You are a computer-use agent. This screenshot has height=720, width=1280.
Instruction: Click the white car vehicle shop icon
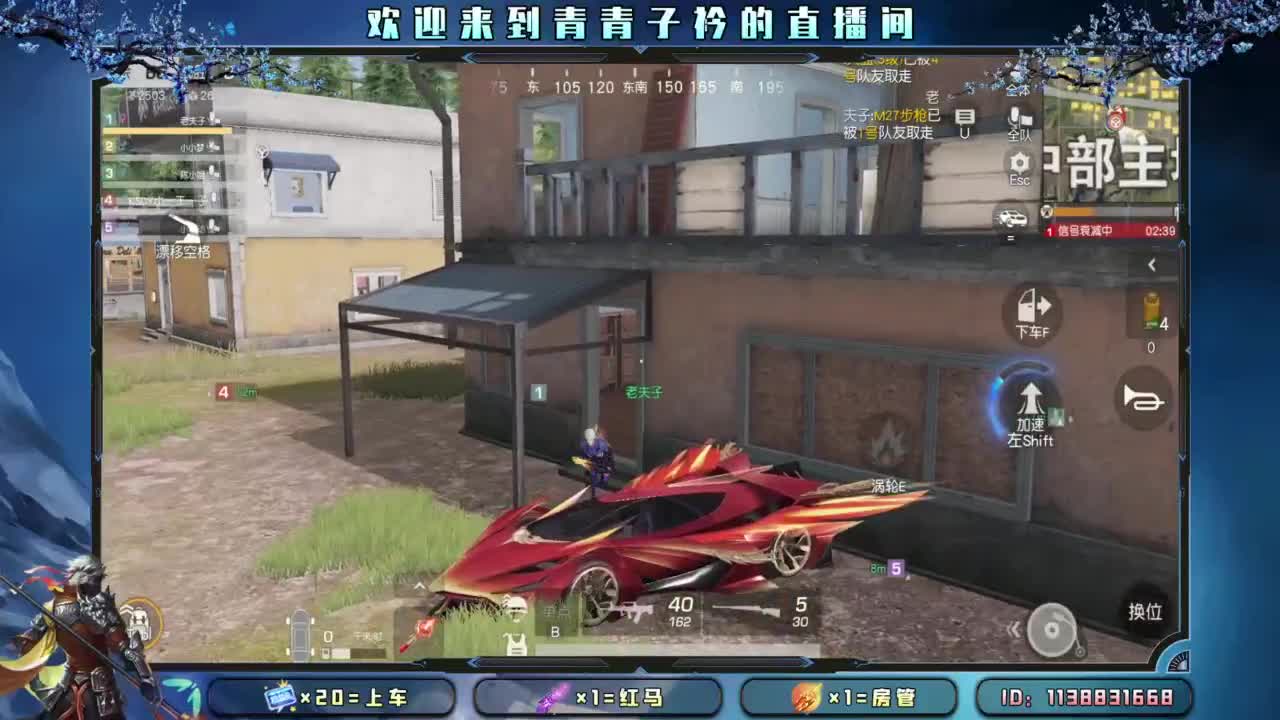pyautogui.click(x=1013, y=217)
